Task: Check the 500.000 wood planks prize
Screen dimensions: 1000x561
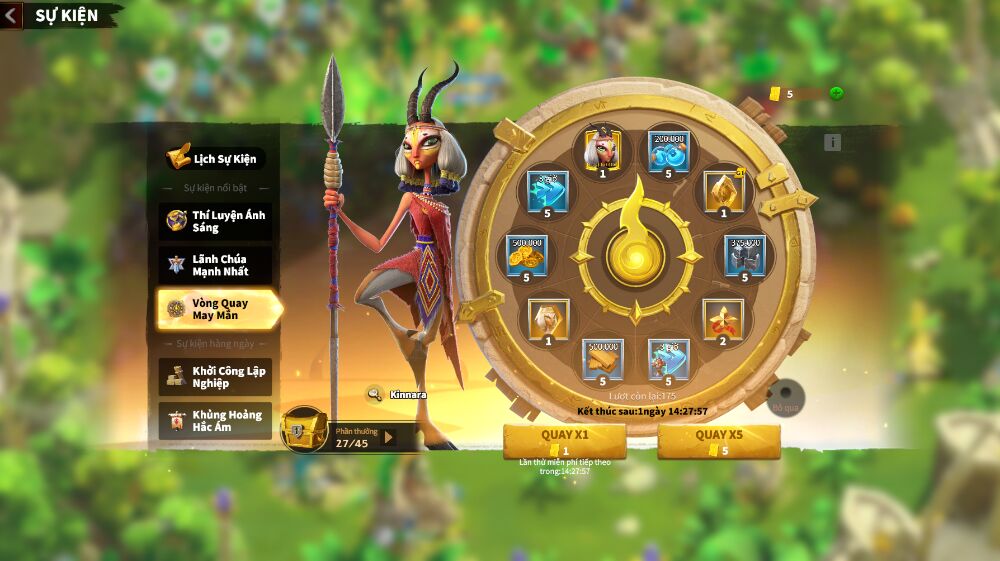Action: point(603,360)
